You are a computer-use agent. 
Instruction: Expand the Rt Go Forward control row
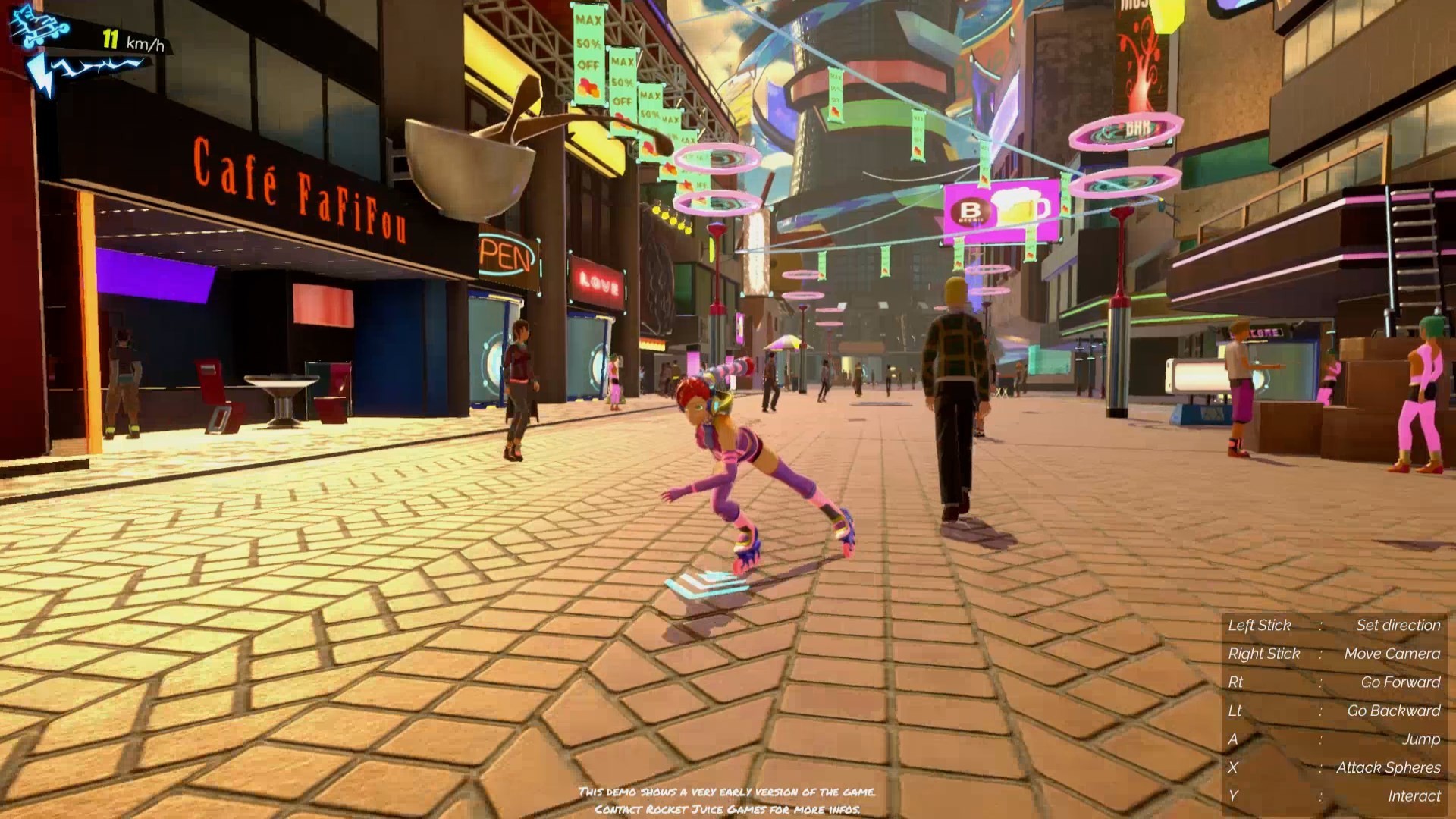click(1335, 682)
